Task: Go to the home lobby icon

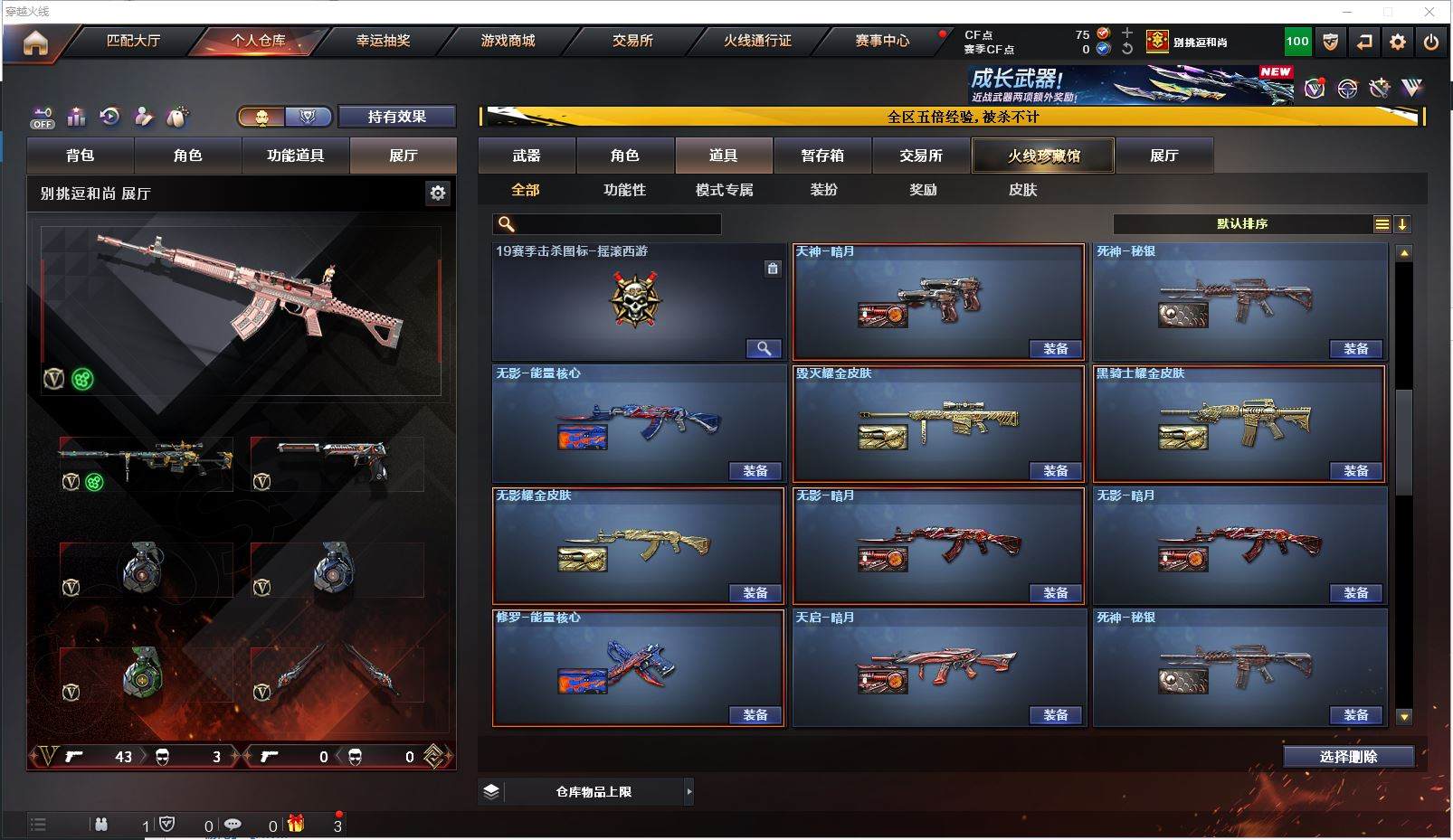Action: click(x=35, y=42)
